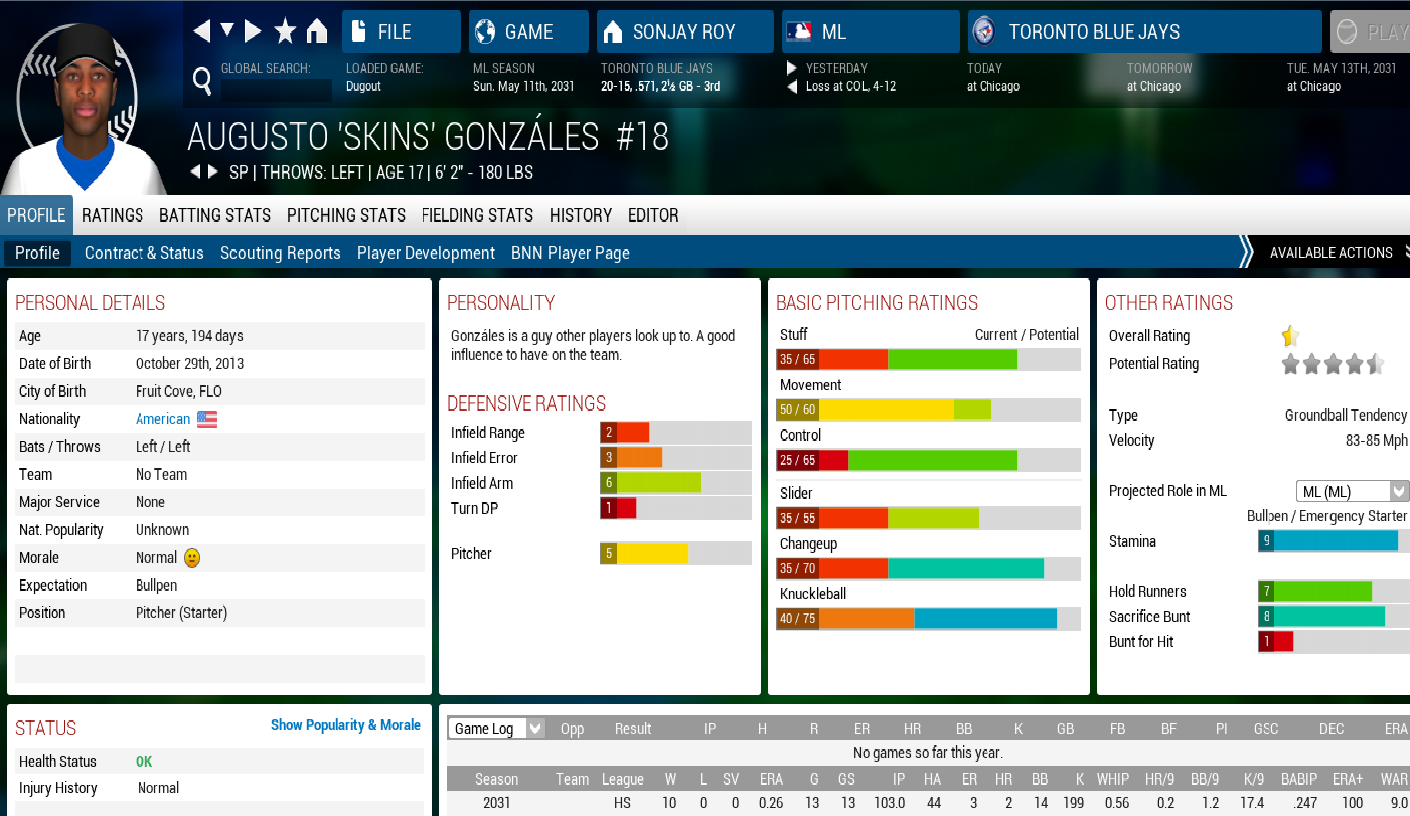This screenshot has width=1410, height=816.
Task: Open the FILE menu
Action: coord(401,32)
